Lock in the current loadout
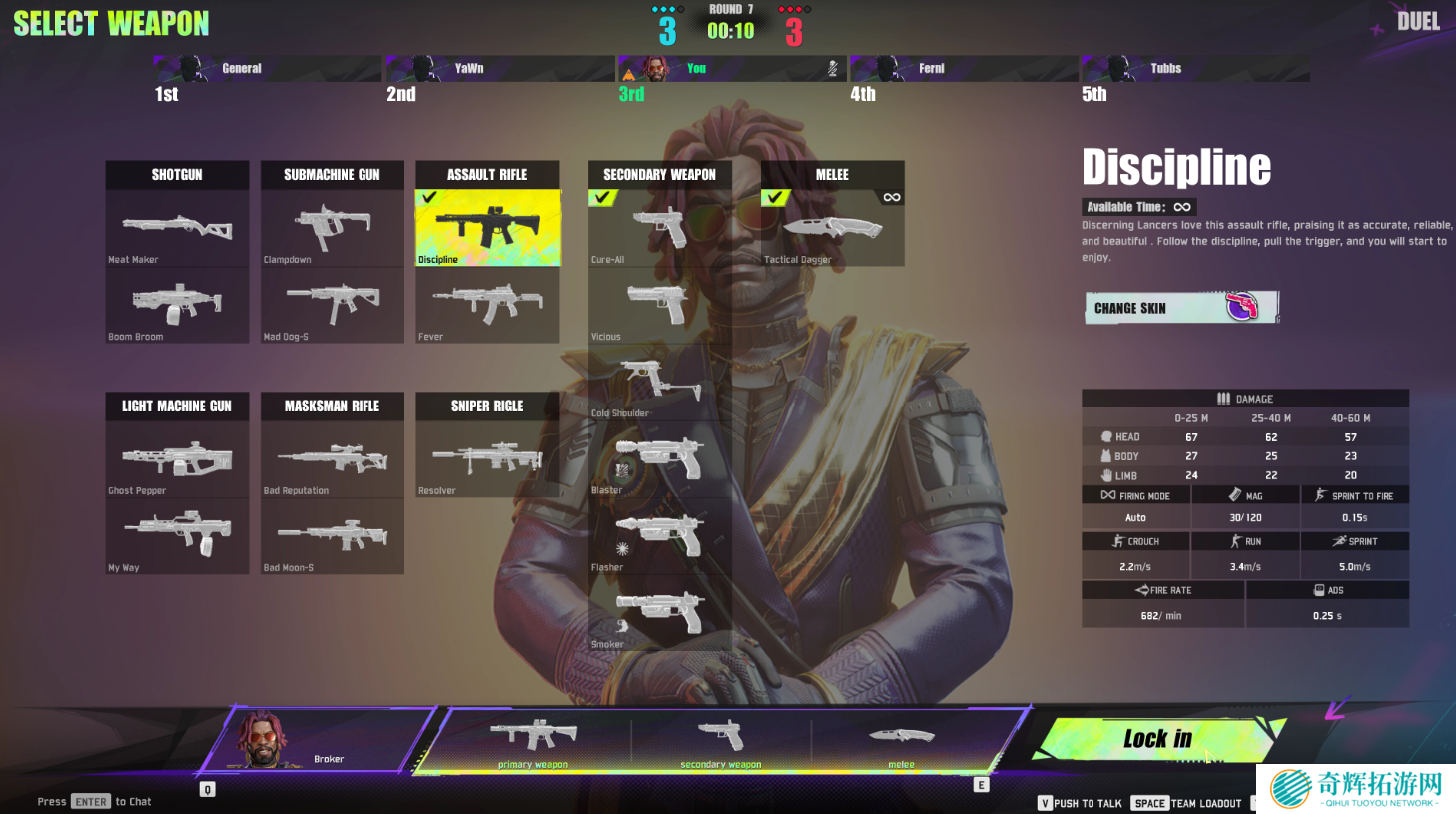 click(x=1156, y=739)
